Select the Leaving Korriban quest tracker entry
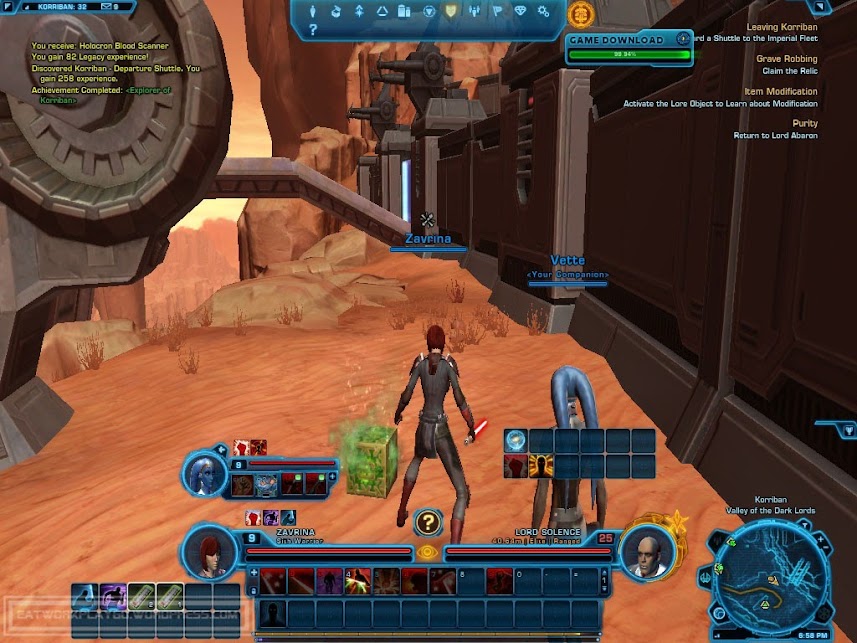 click(782, 27)
